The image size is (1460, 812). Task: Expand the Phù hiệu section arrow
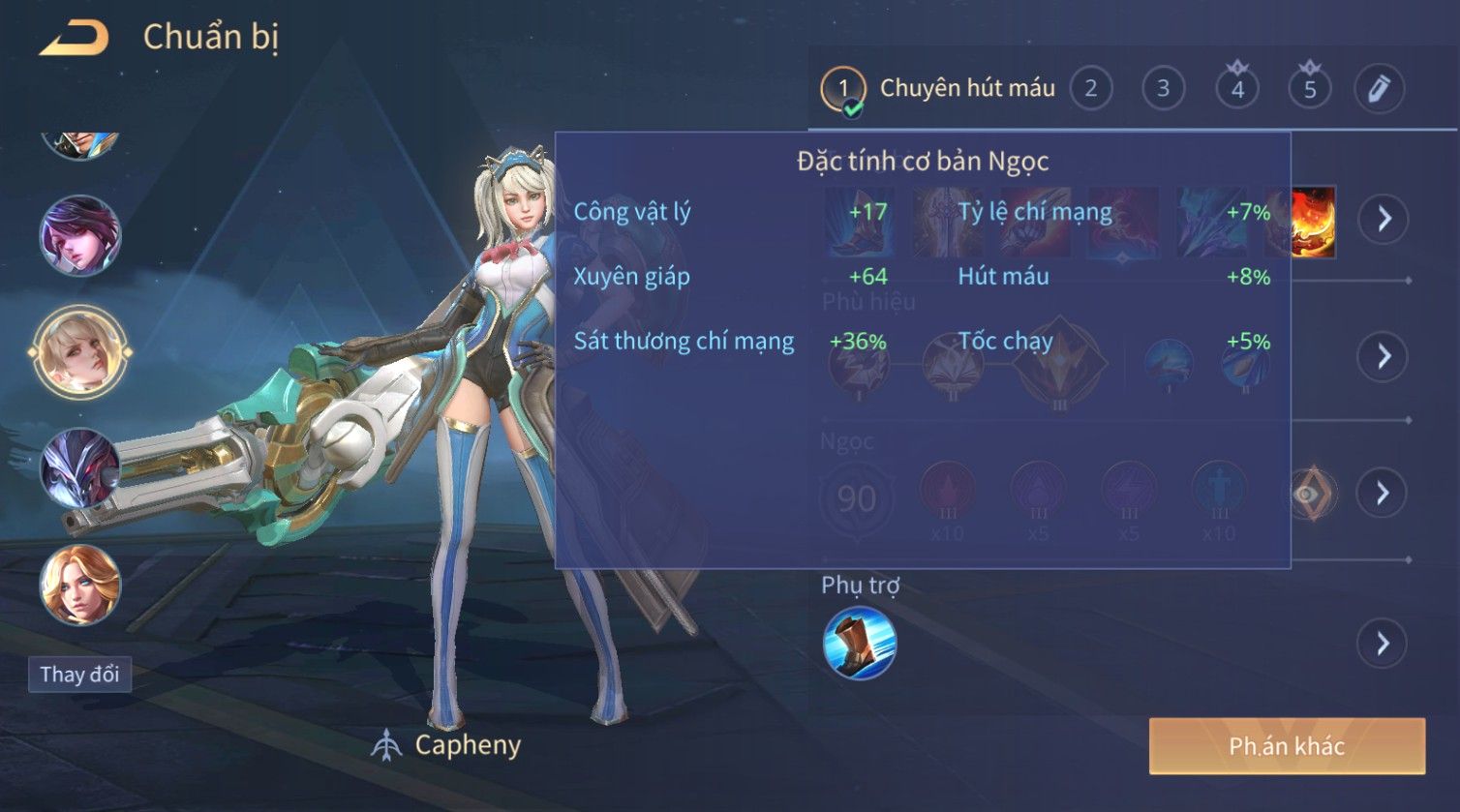click(1384, 356)
